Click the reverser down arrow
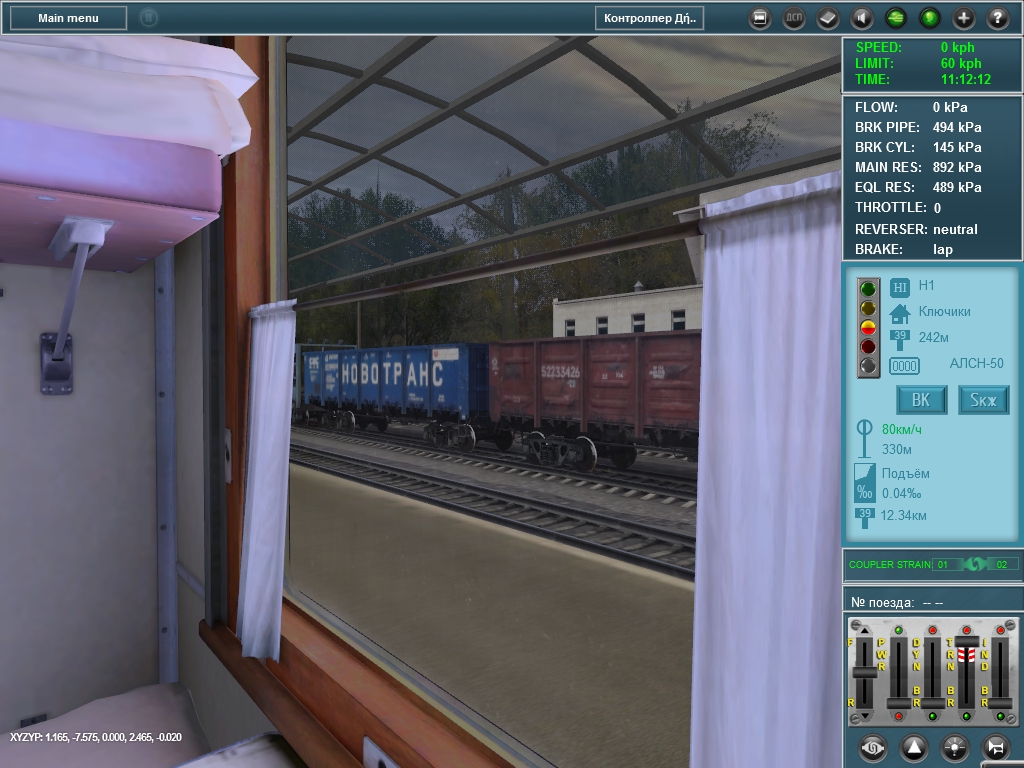1024x768 pixels. point(866,714)
